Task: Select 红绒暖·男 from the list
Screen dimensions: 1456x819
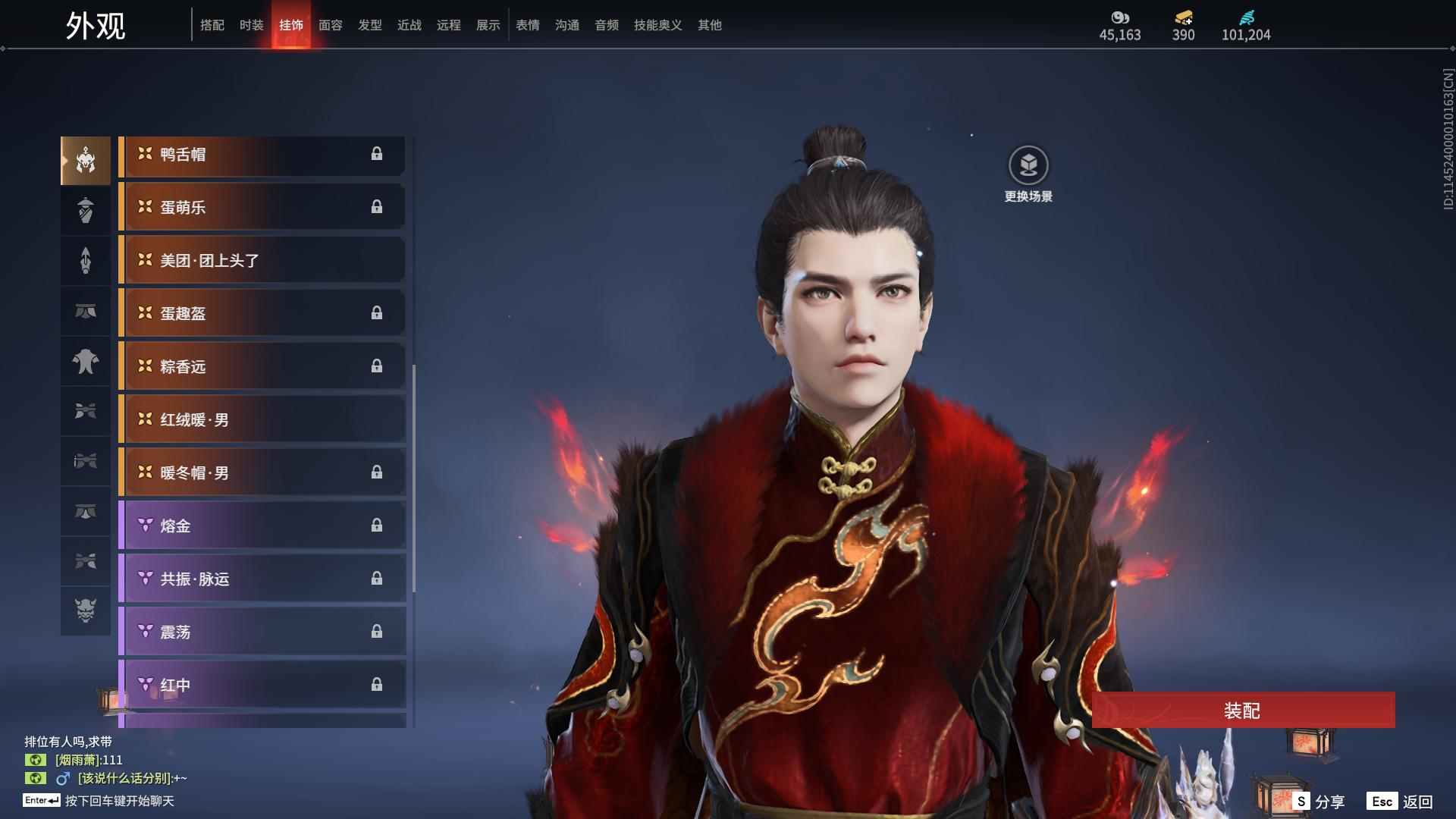Action: [262, 420]
